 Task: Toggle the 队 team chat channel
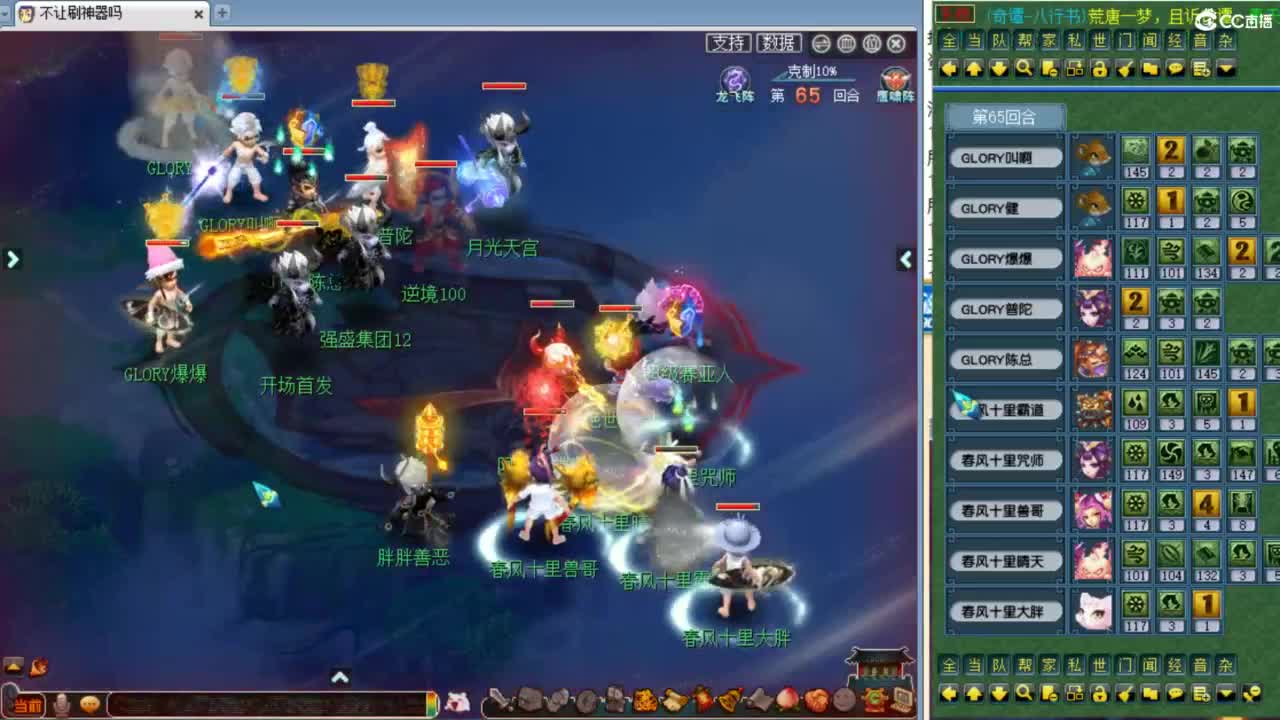997,42
